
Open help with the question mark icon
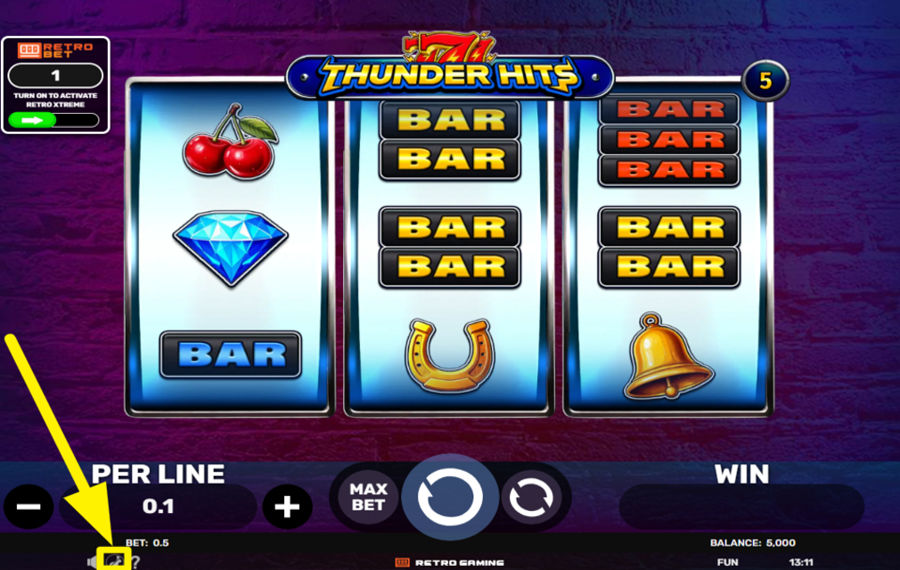tap(135, 561)
